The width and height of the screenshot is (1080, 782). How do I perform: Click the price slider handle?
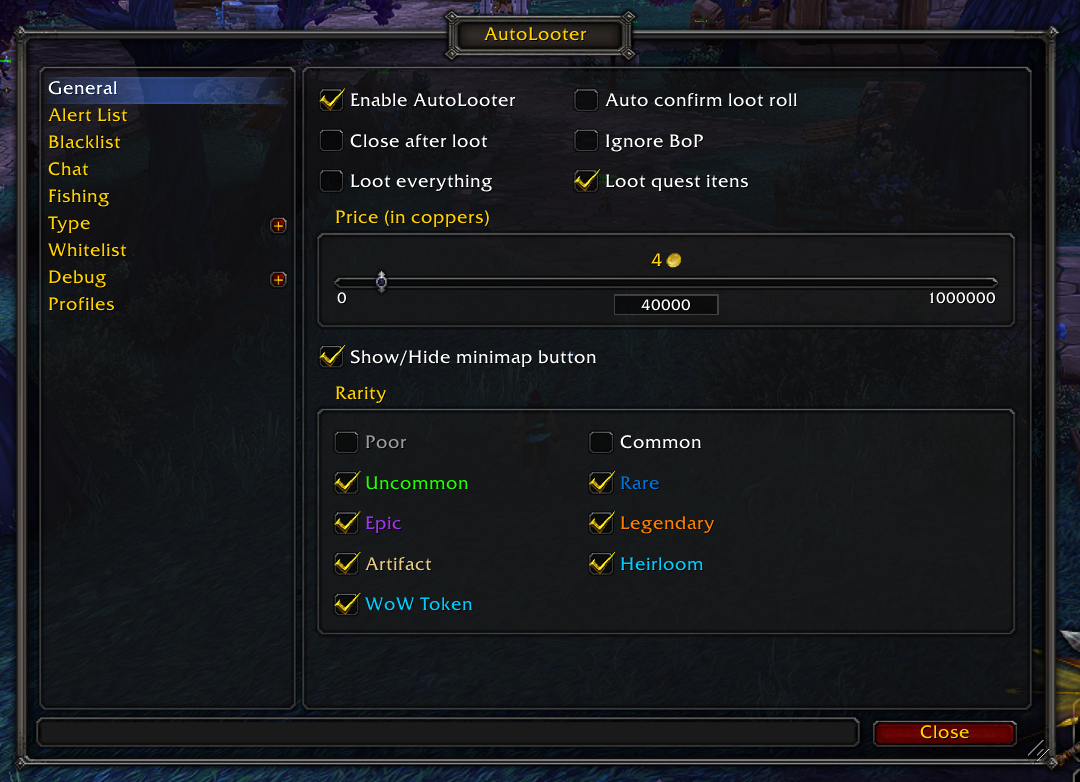(381, 282)
